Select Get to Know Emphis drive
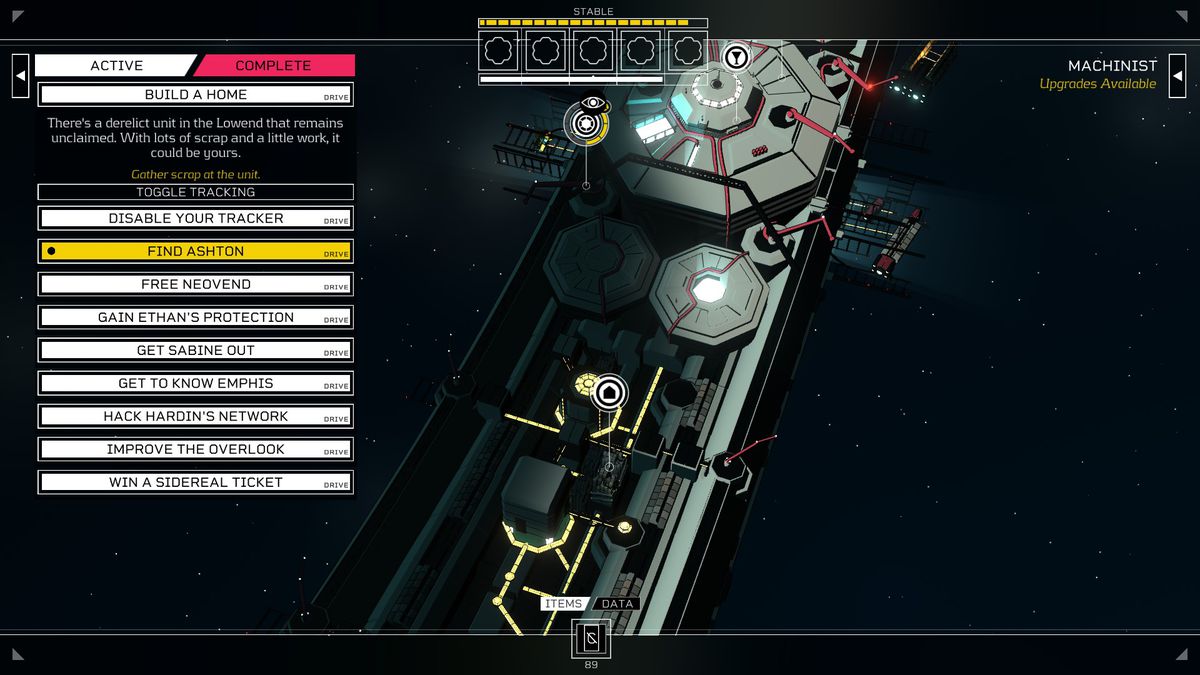This screenshot has width=1200, height=675. 195,383
